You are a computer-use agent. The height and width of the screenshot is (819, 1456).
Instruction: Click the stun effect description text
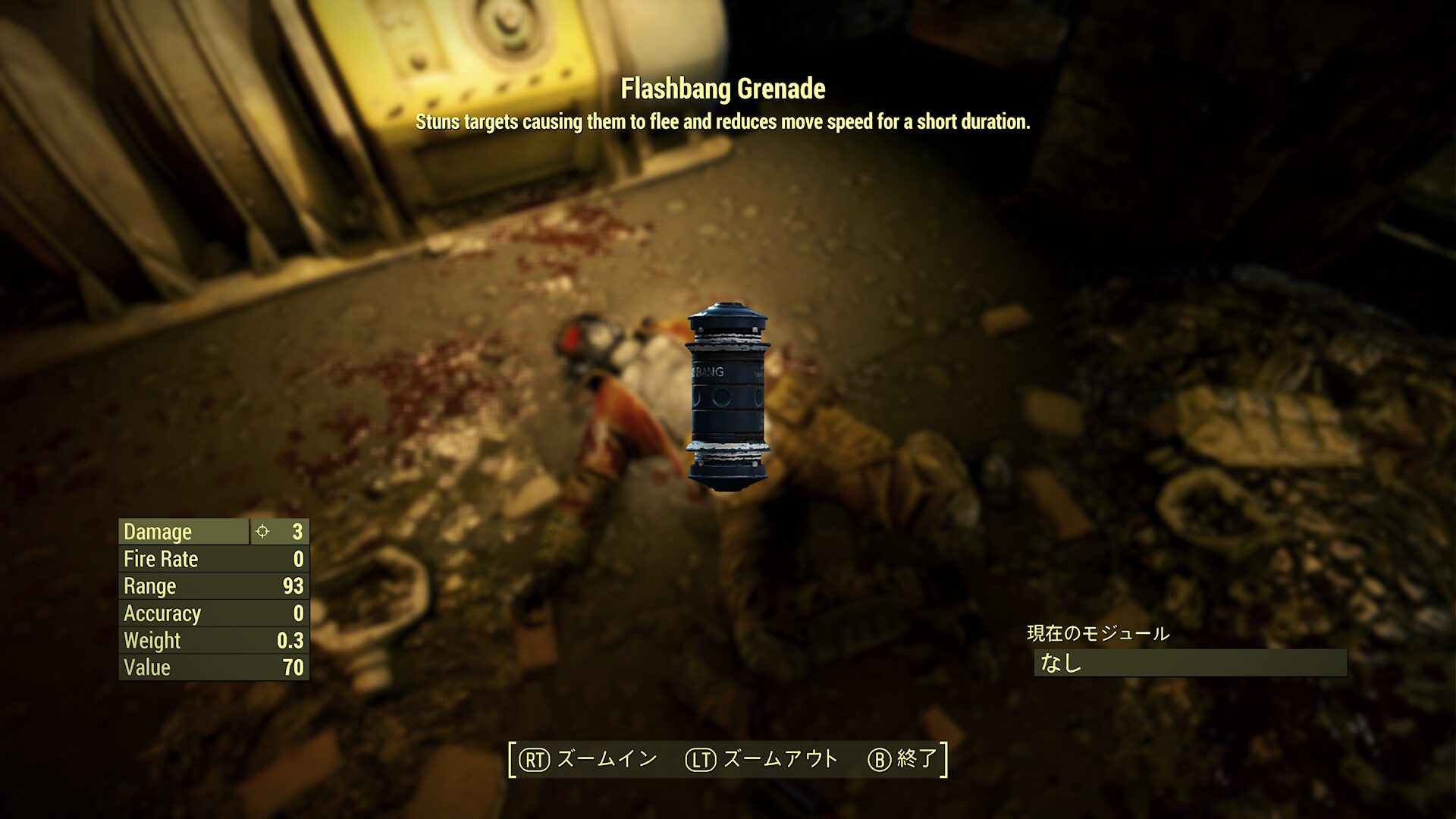point(726,121)
